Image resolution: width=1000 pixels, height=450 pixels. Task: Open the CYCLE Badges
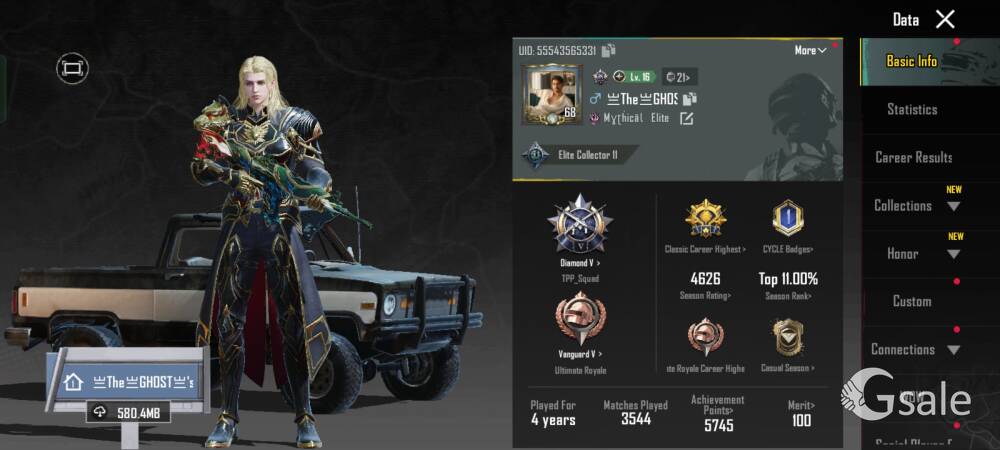[788, 225]
